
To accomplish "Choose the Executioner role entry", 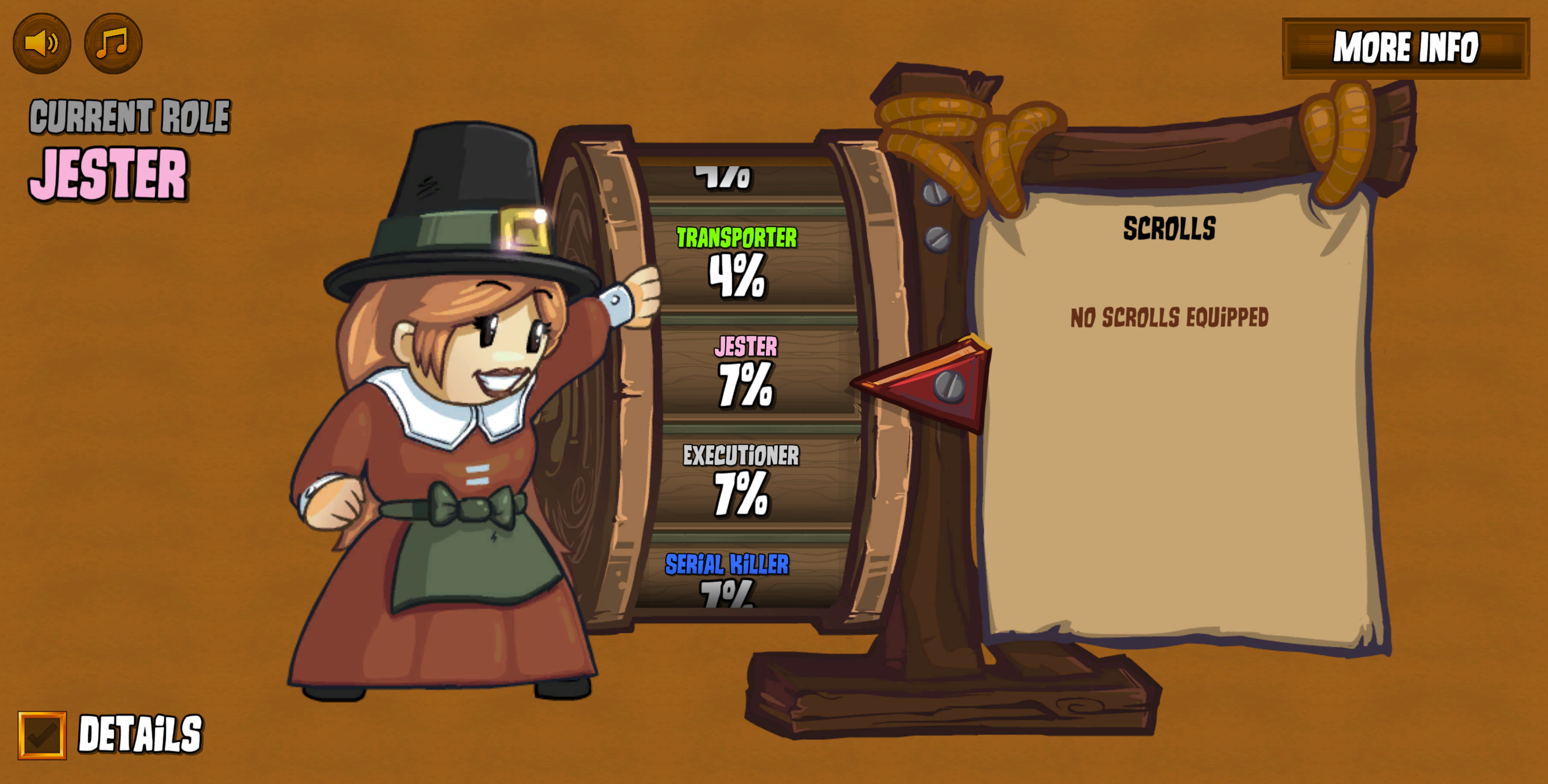I will [741, 480].
